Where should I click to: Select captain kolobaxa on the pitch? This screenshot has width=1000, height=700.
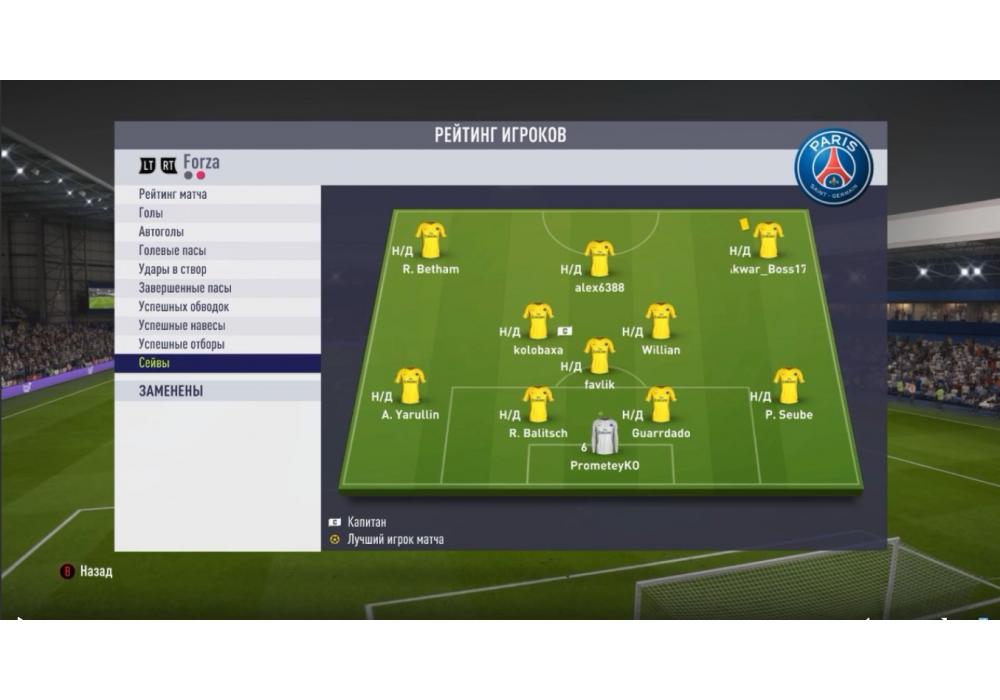(538, 322)
